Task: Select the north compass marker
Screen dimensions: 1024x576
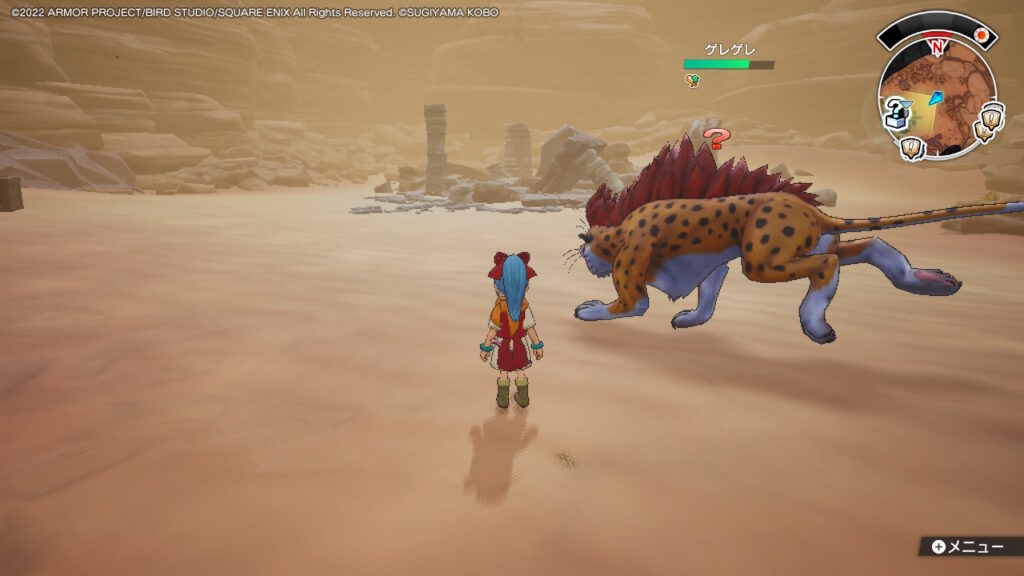Action: 937,46
